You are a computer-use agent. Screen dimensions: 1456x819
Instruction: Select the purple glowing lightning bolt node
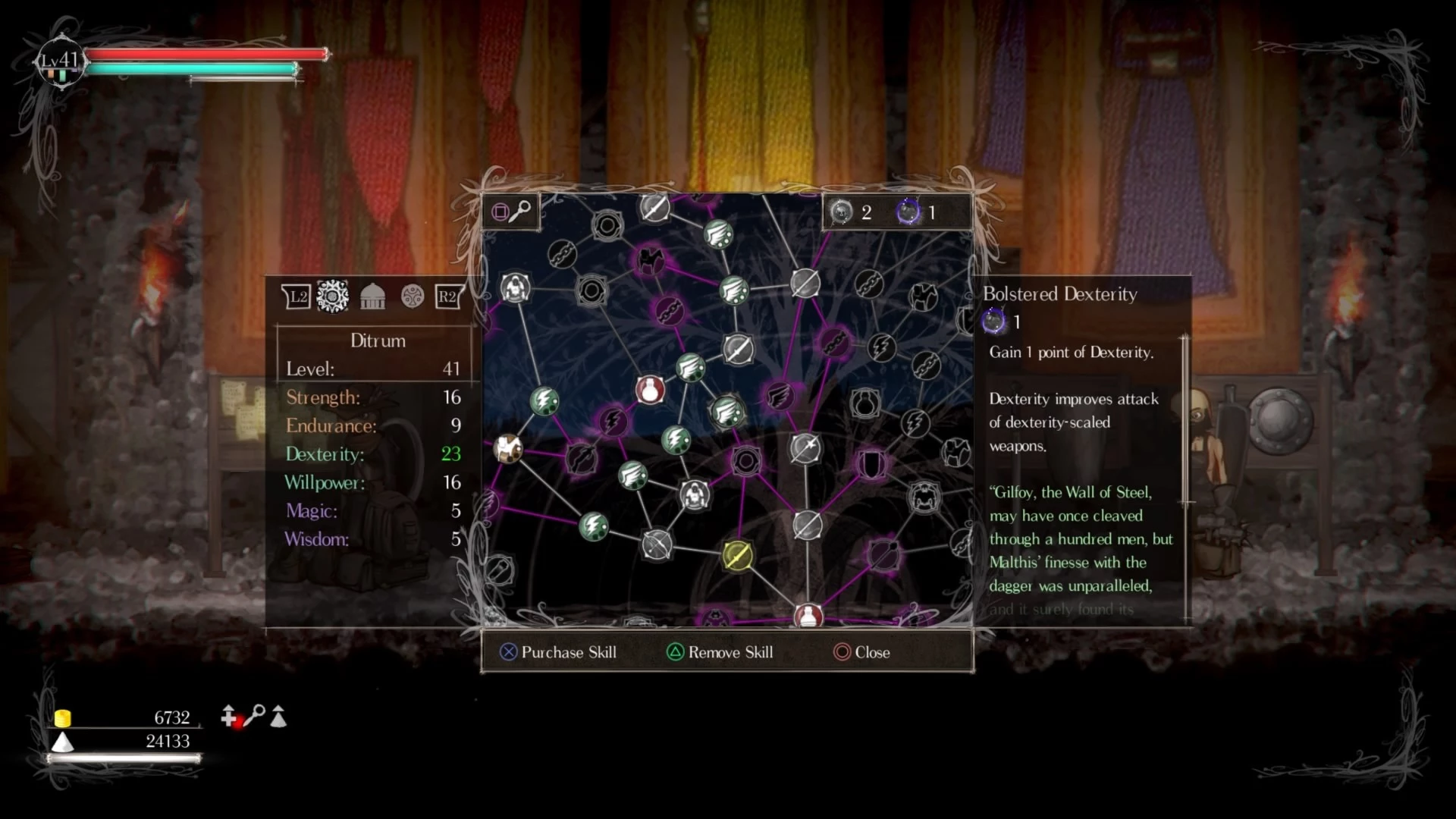point(613,421)
